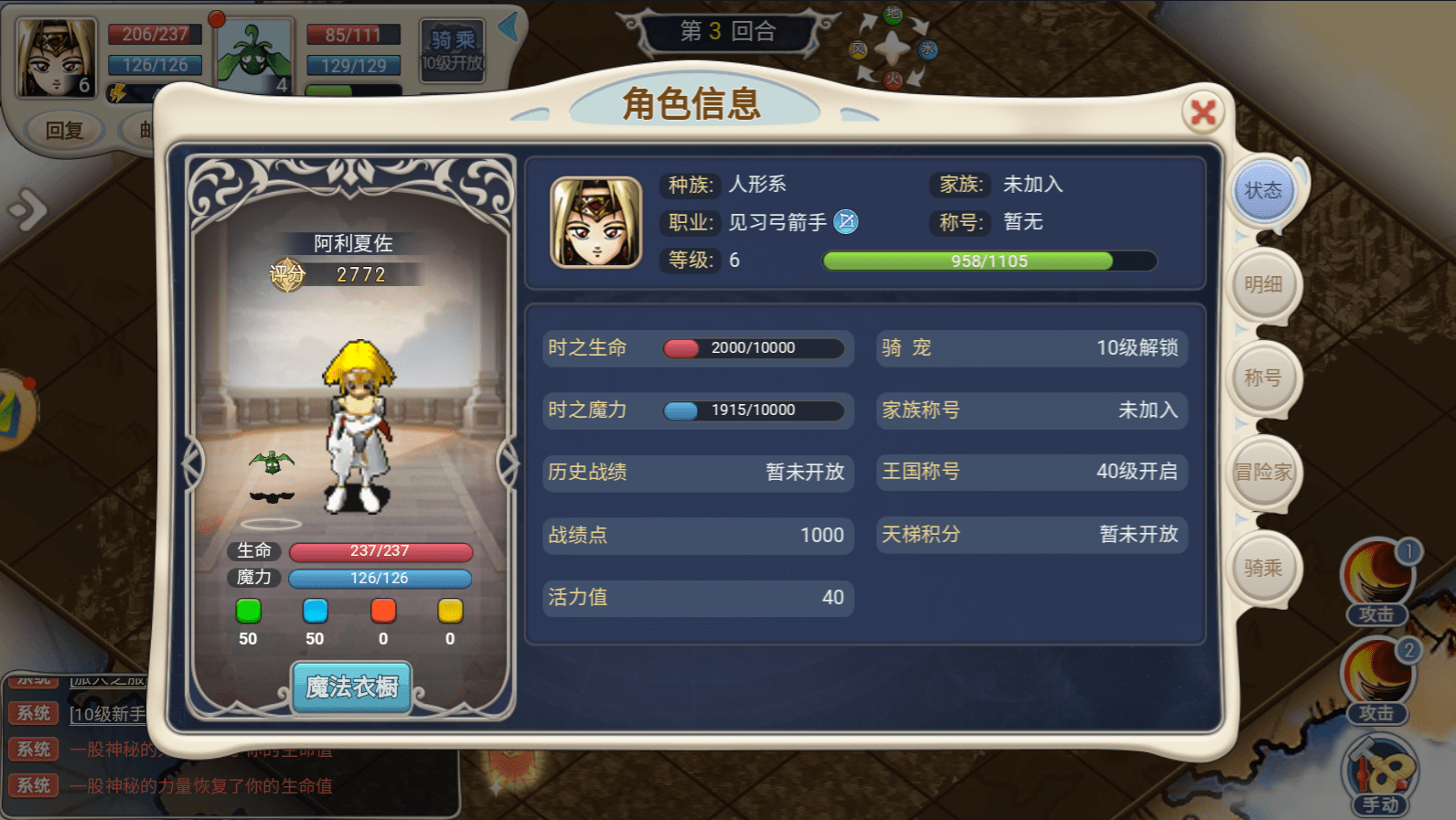Click the archer class icon beside 见习弓箭手
Viewport: 1456px width, 820px height.
coord(846,222)
